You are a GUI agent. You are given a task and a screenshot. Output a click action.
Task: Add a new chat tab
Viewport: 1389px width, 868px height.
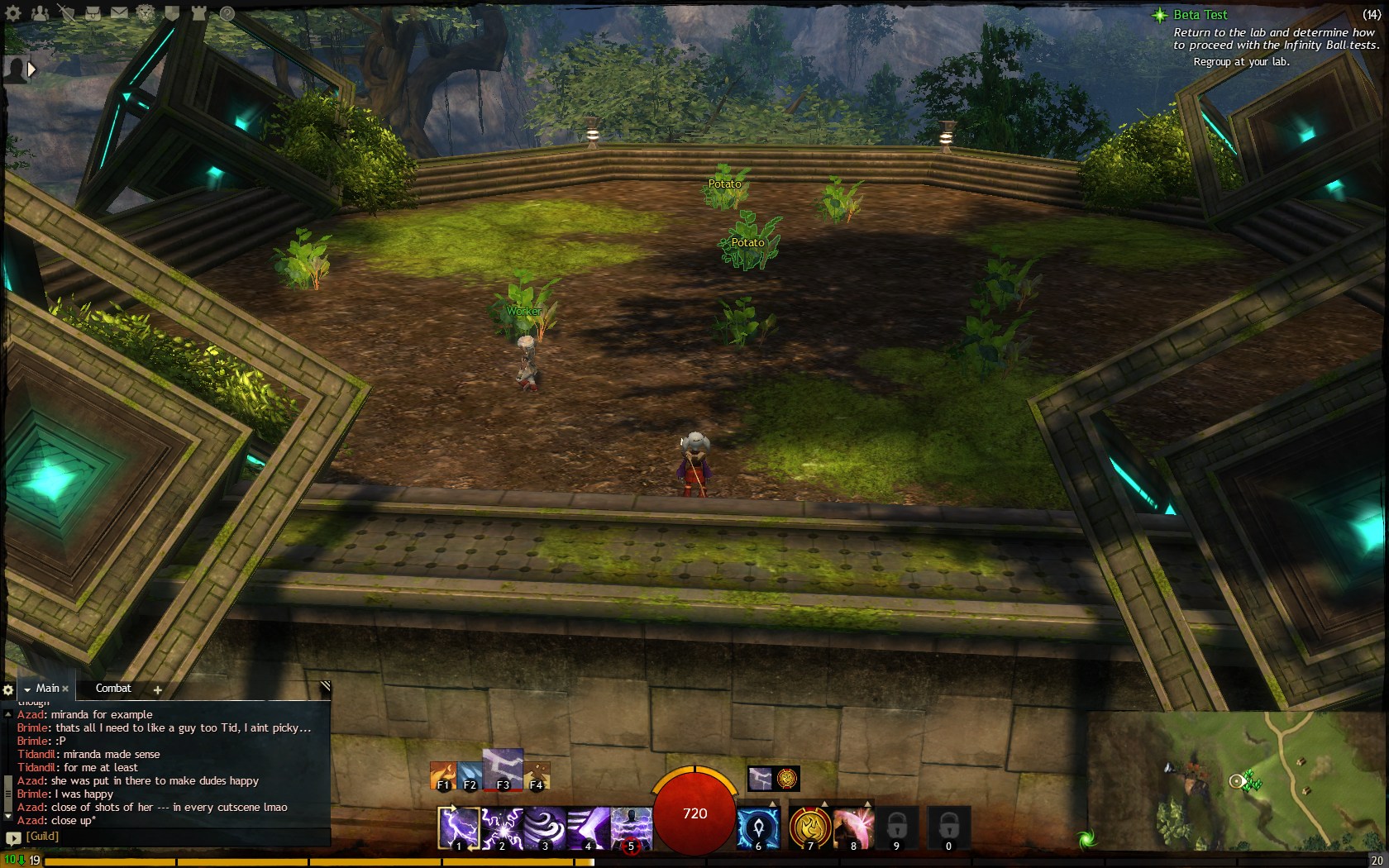click(157, 689)
